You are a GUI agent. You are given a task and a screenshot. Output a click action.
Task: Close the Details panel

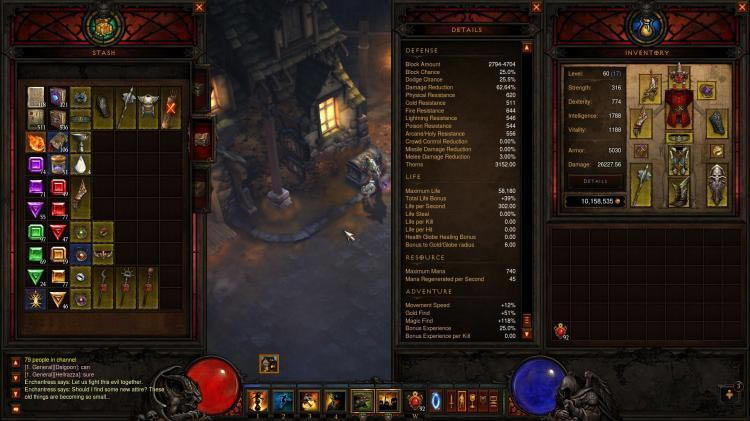pyautogui.click(x=536, y=8)
